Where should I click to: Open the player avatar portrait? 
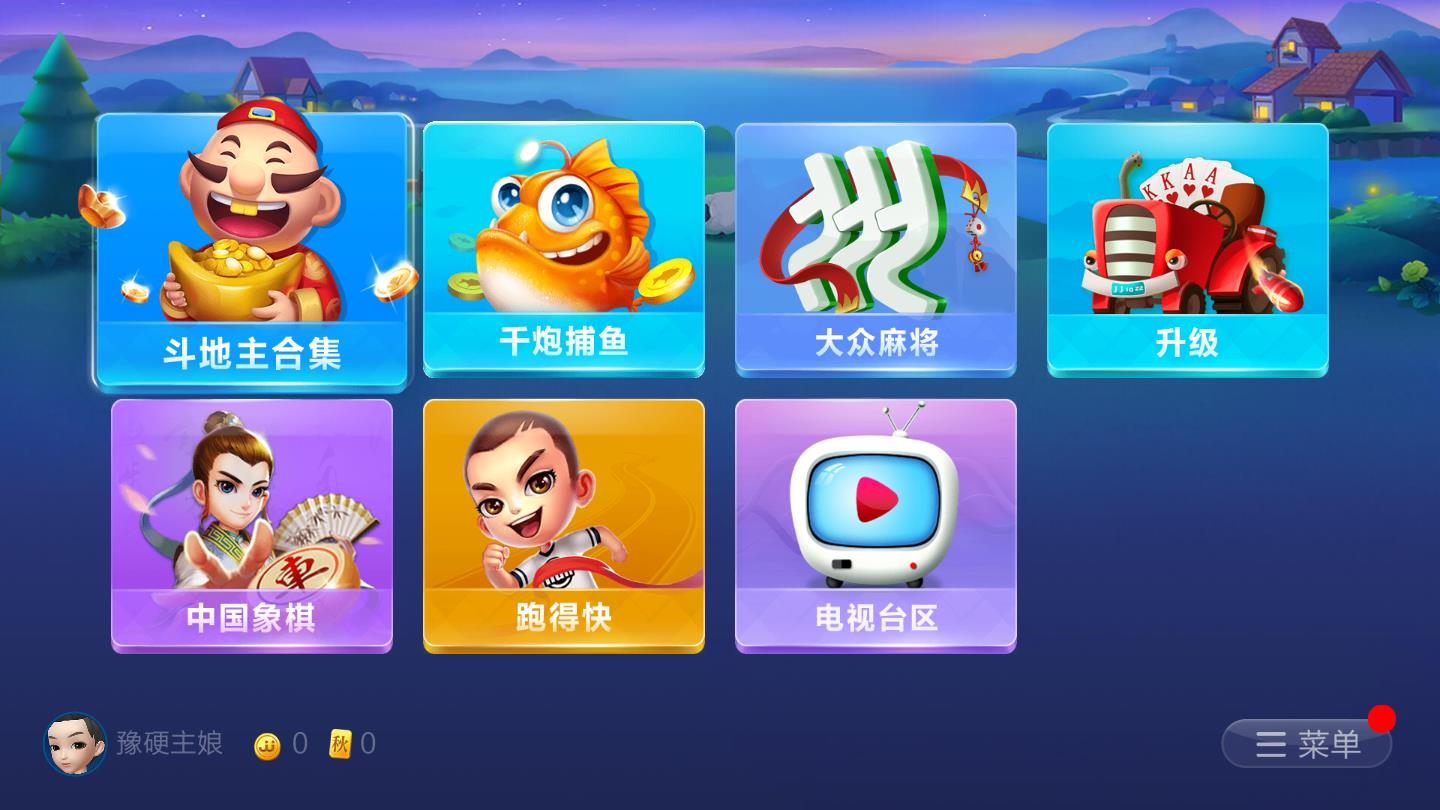(x=75, y=745)
